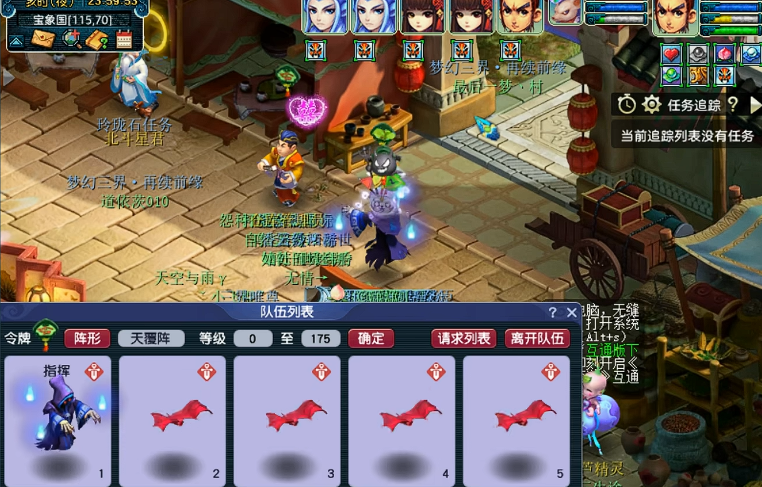Open the team list help question mark

click(553, 313)
